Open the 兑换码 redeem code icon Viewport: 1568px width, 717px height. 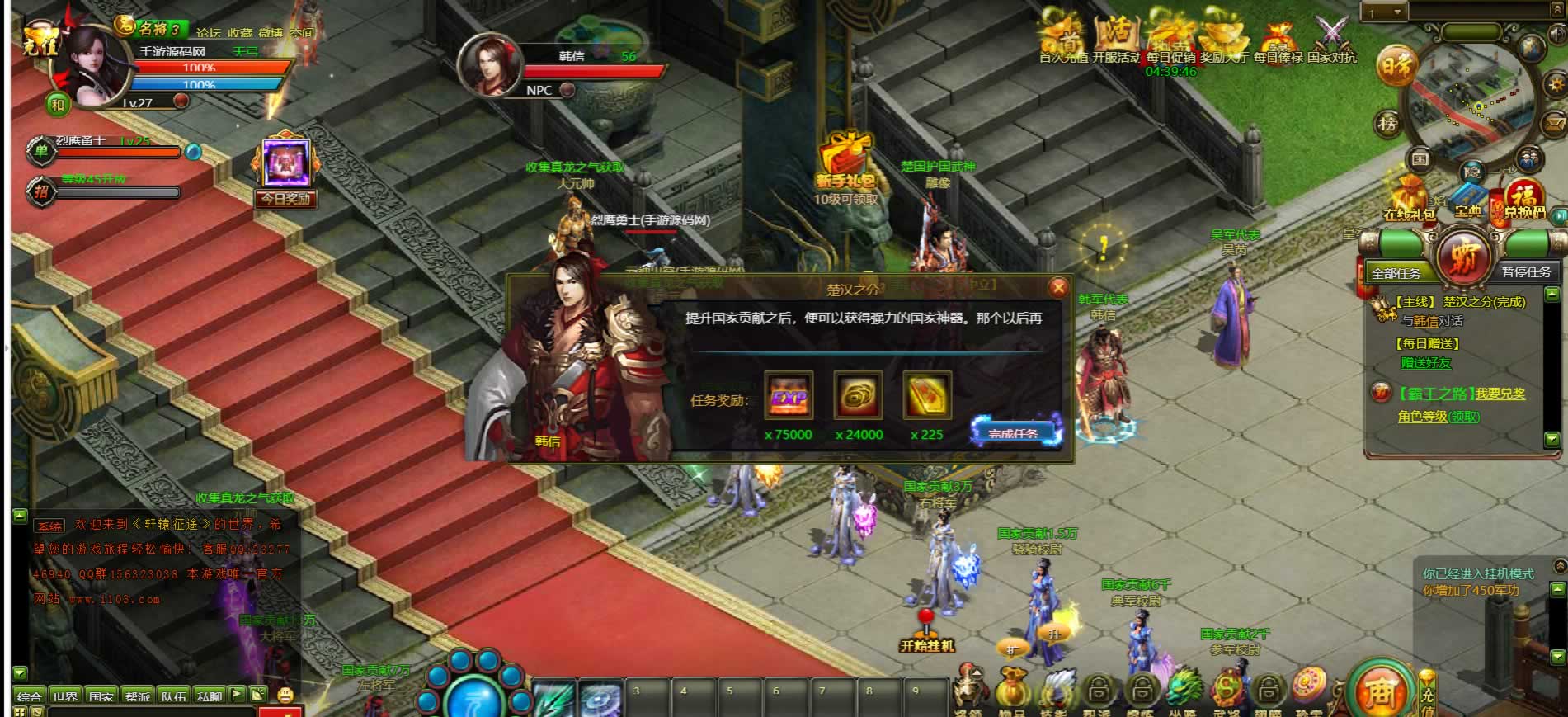tap(1523, 200)
